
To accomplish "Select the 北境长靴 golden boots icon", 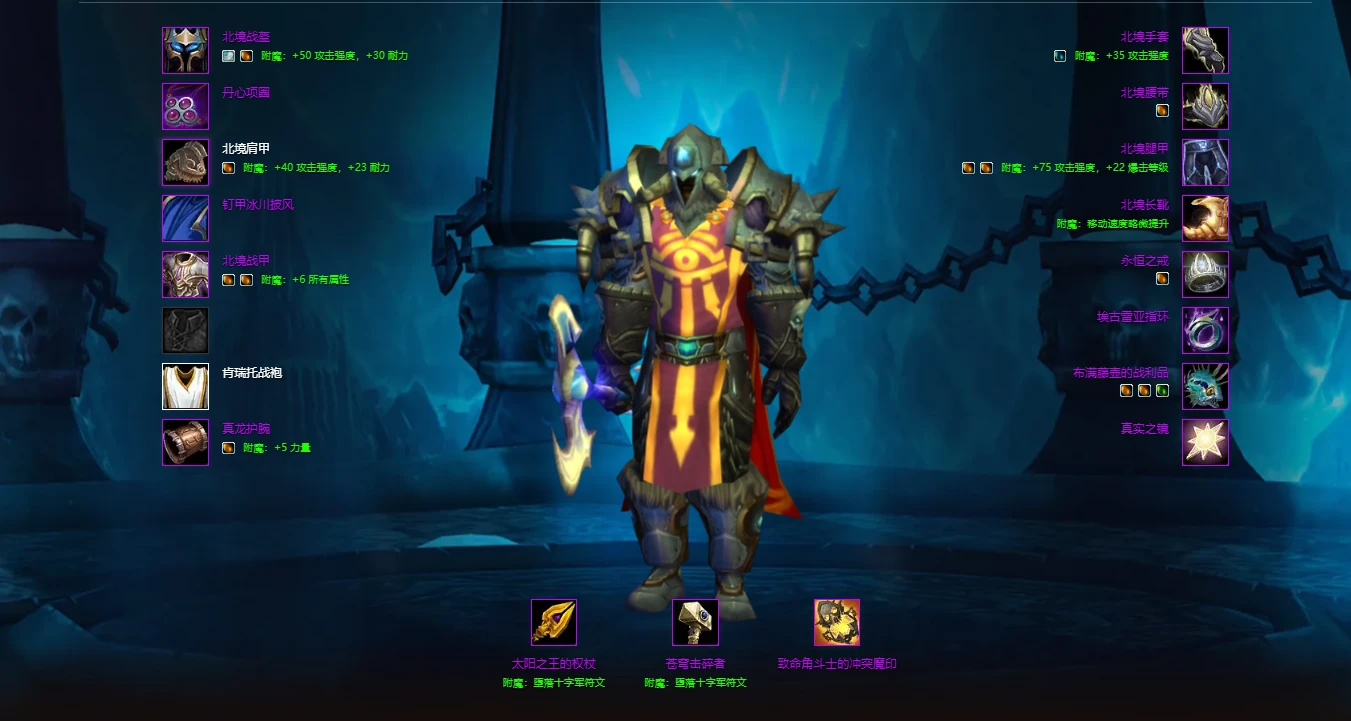I will 1205,218.
